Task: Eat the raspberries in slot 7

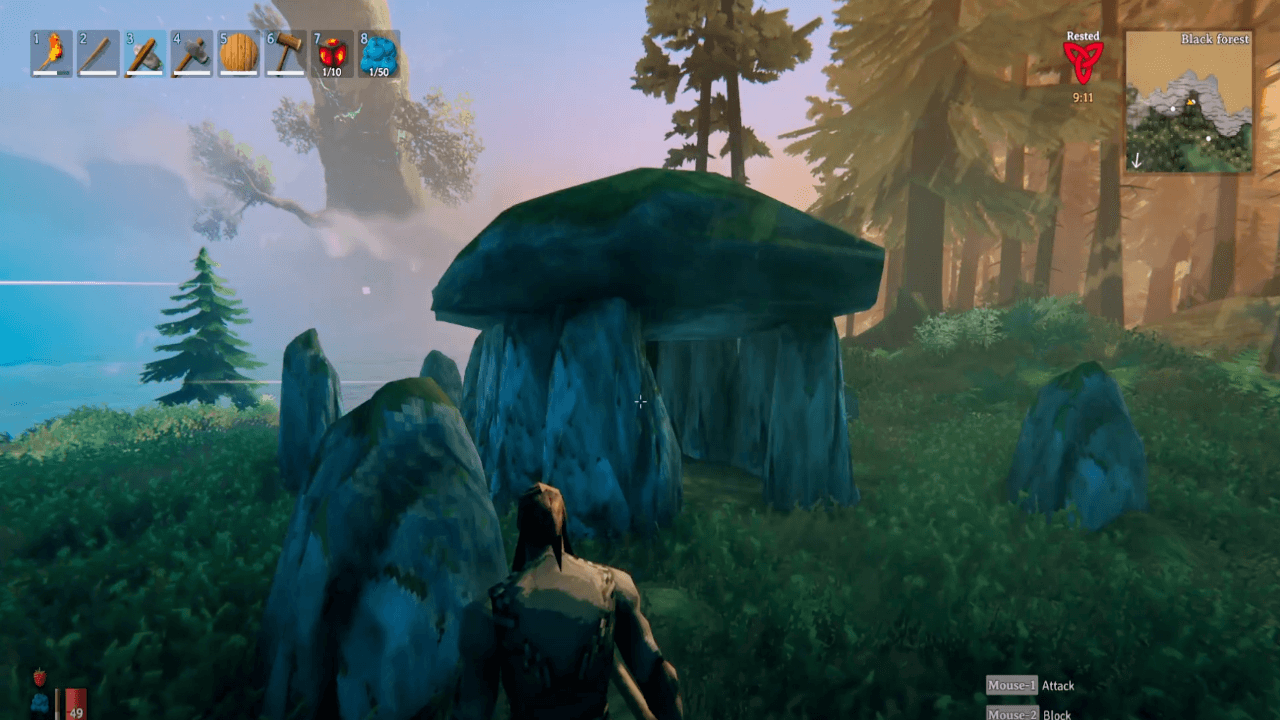Action: pyautogui.click(x=331, y=52)
